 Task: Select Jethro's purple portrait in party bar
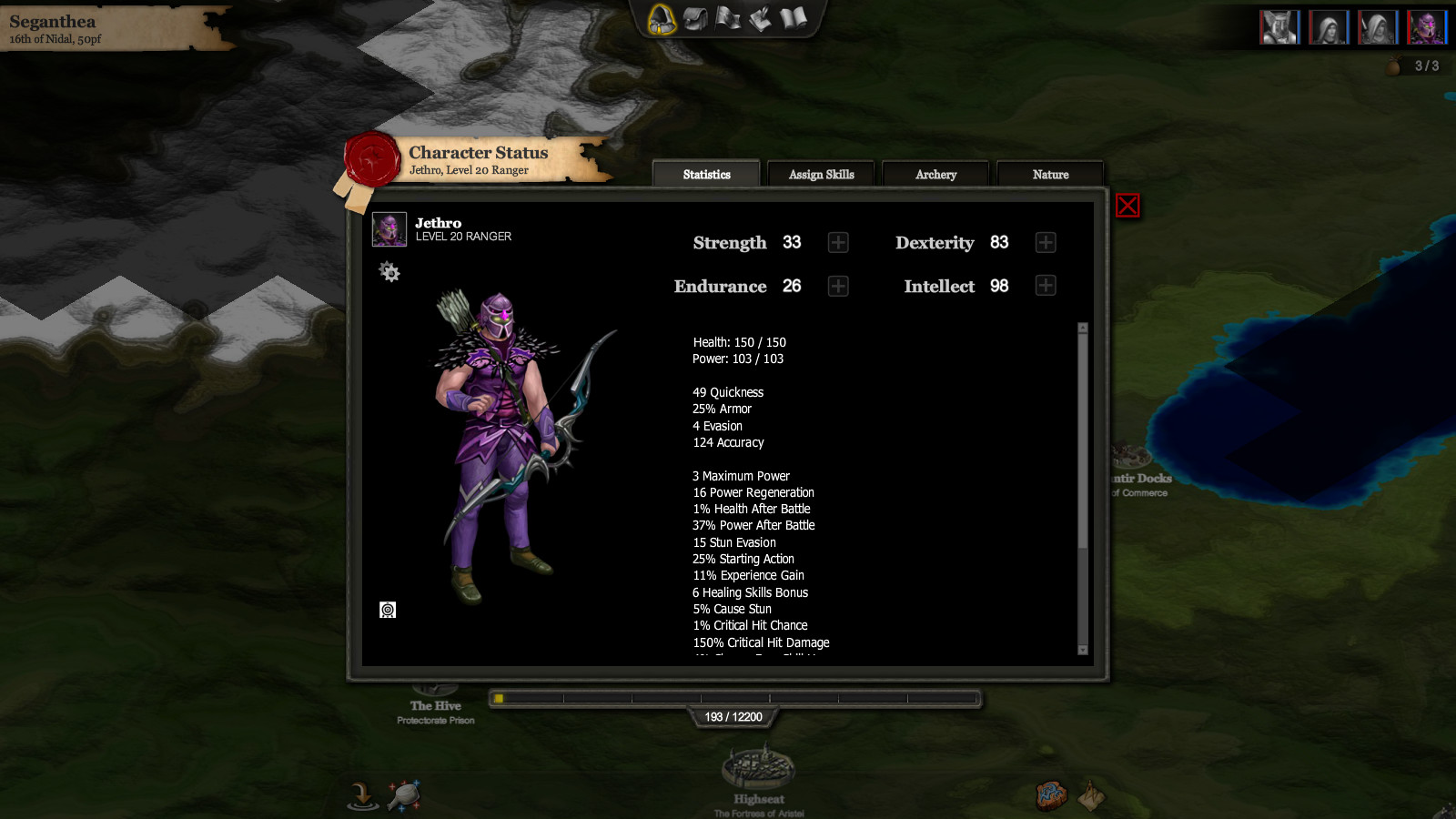[1426, 27]
